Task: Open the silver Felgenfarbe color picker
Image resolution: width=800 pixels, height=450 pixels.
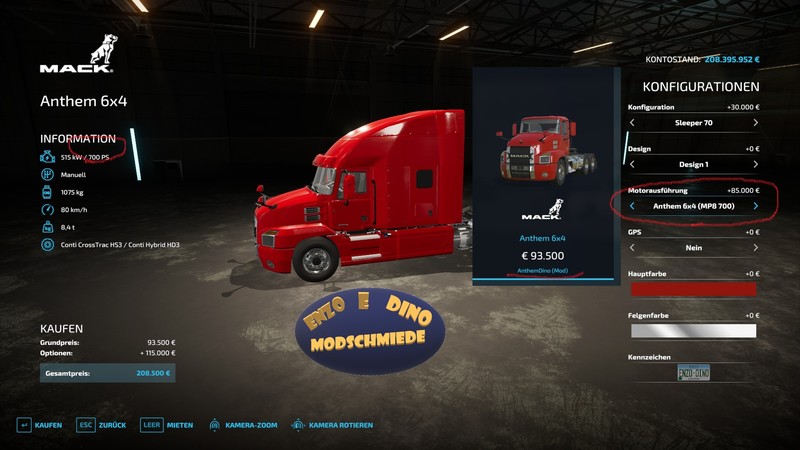Action: click(x=692, y=331)
